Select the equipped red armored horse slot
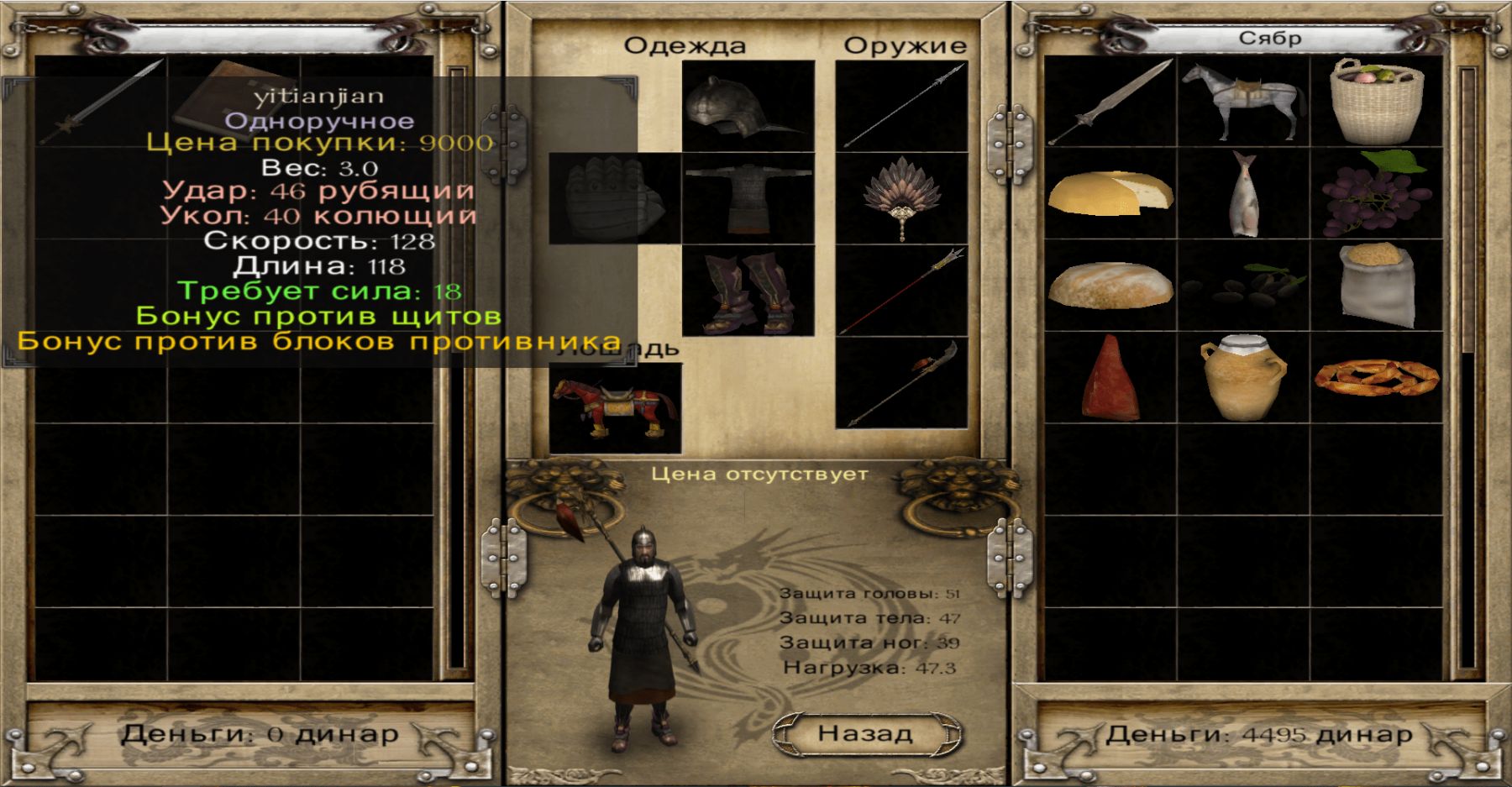The width and height of the screenshot is (1512, 787). pyautogui.click(x=615, y=408)
